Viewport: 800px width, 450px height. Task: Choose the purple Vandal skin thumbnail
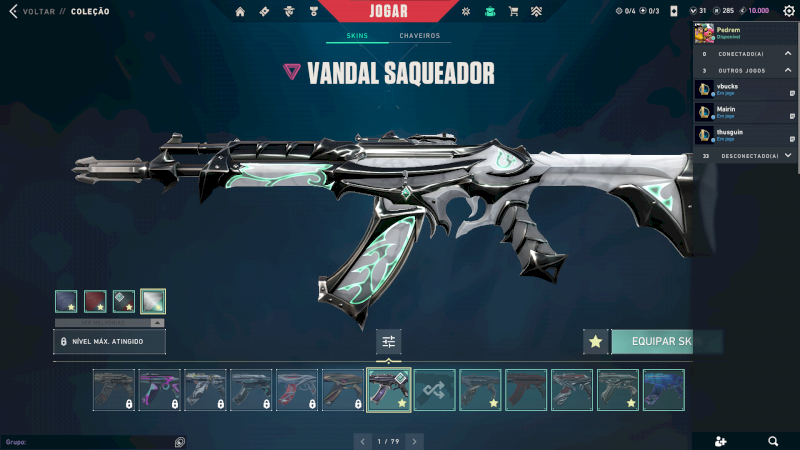click(x=160, y=390)
